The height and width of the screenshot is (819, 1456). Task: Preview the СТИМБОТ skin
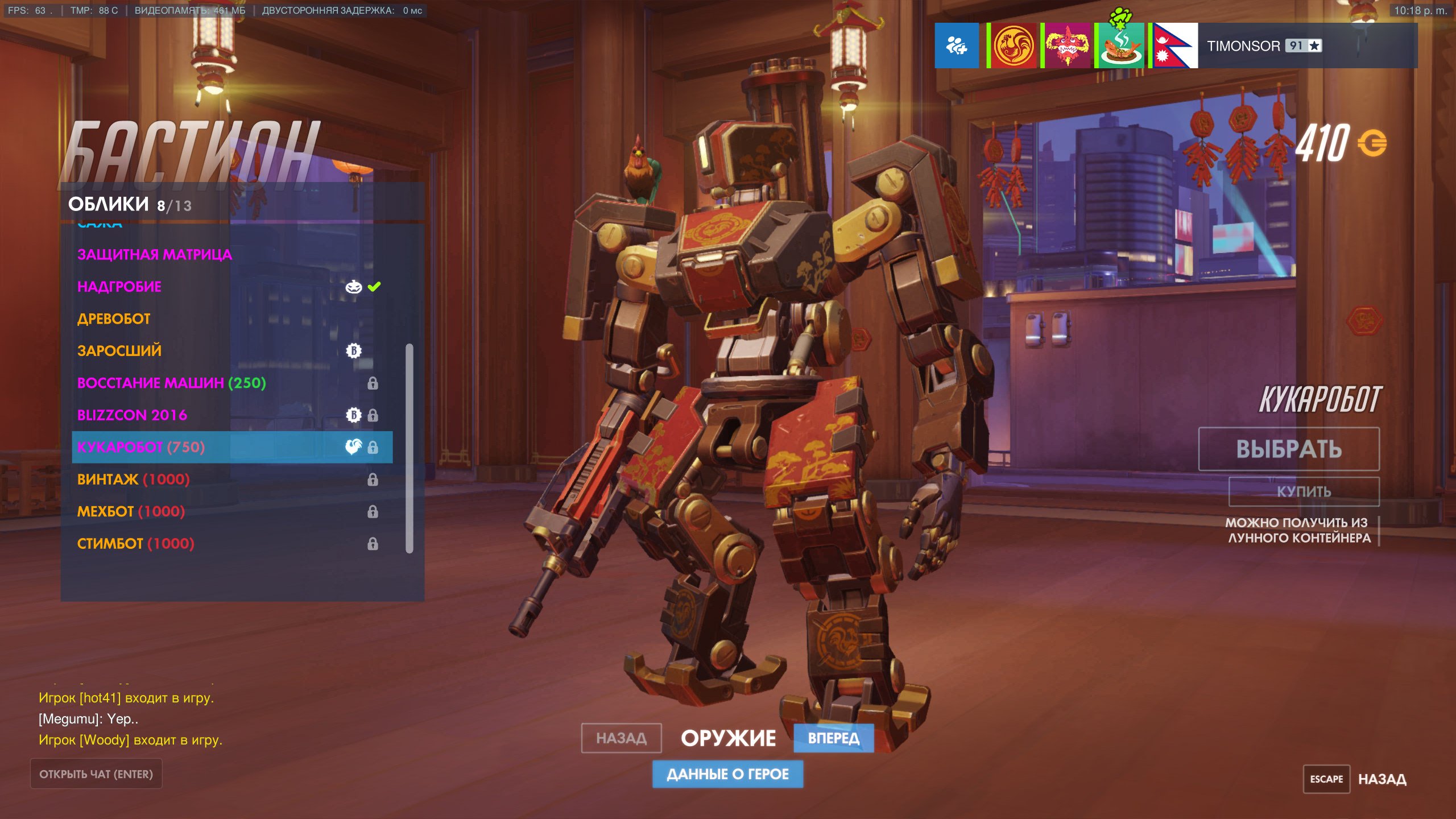135,544
